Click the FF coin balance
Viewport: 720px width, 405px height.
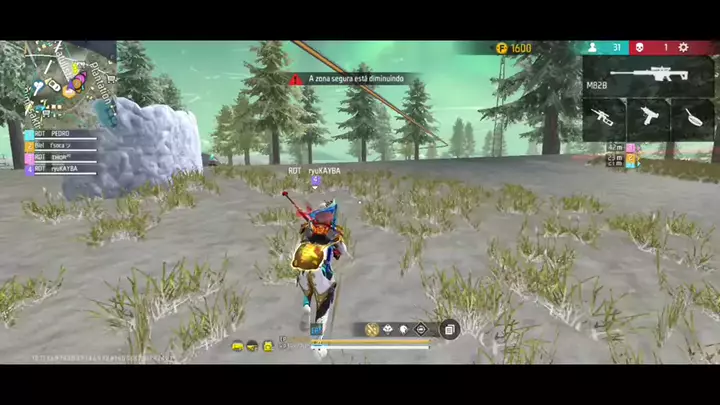click(514, 48)
